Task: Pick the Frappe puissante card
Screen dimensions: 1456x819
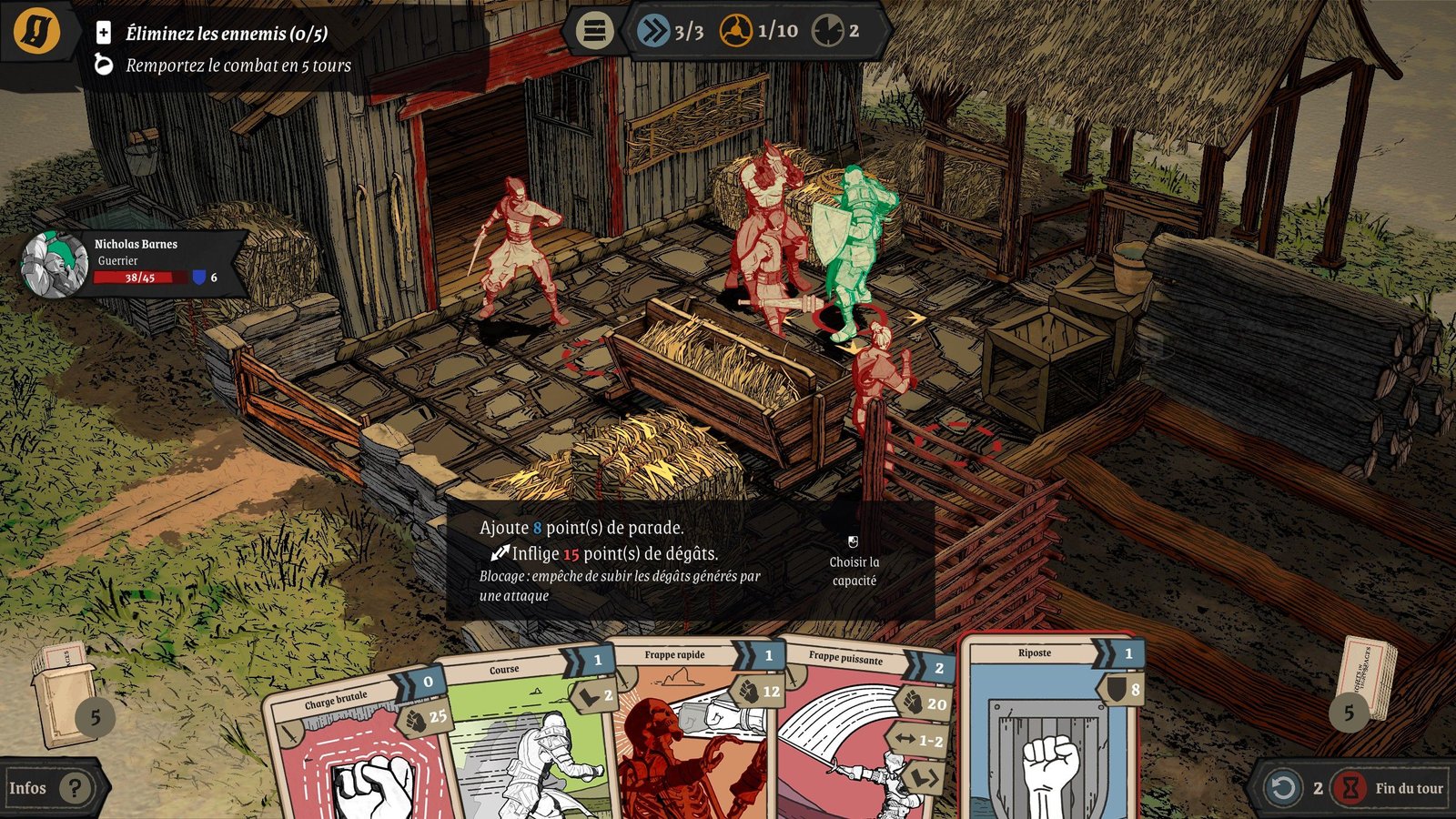Action: tap(860, 733)
